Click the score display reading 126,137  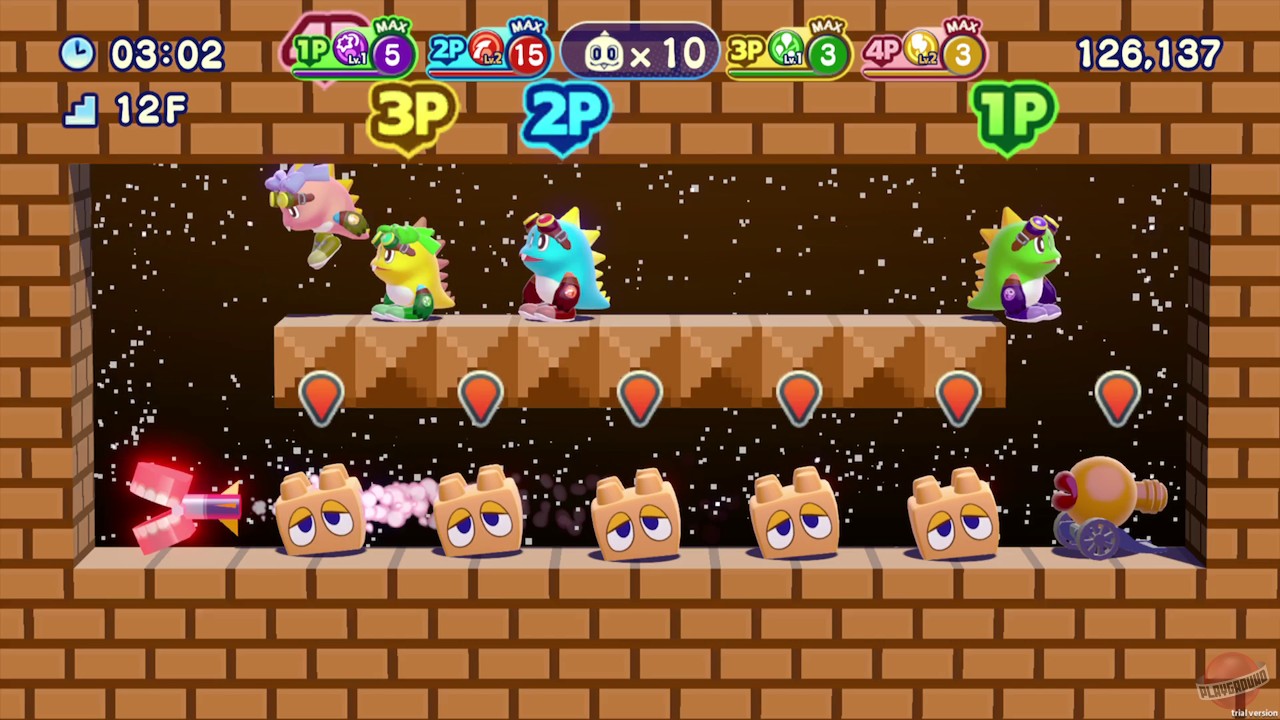[x=1148, y=54]
